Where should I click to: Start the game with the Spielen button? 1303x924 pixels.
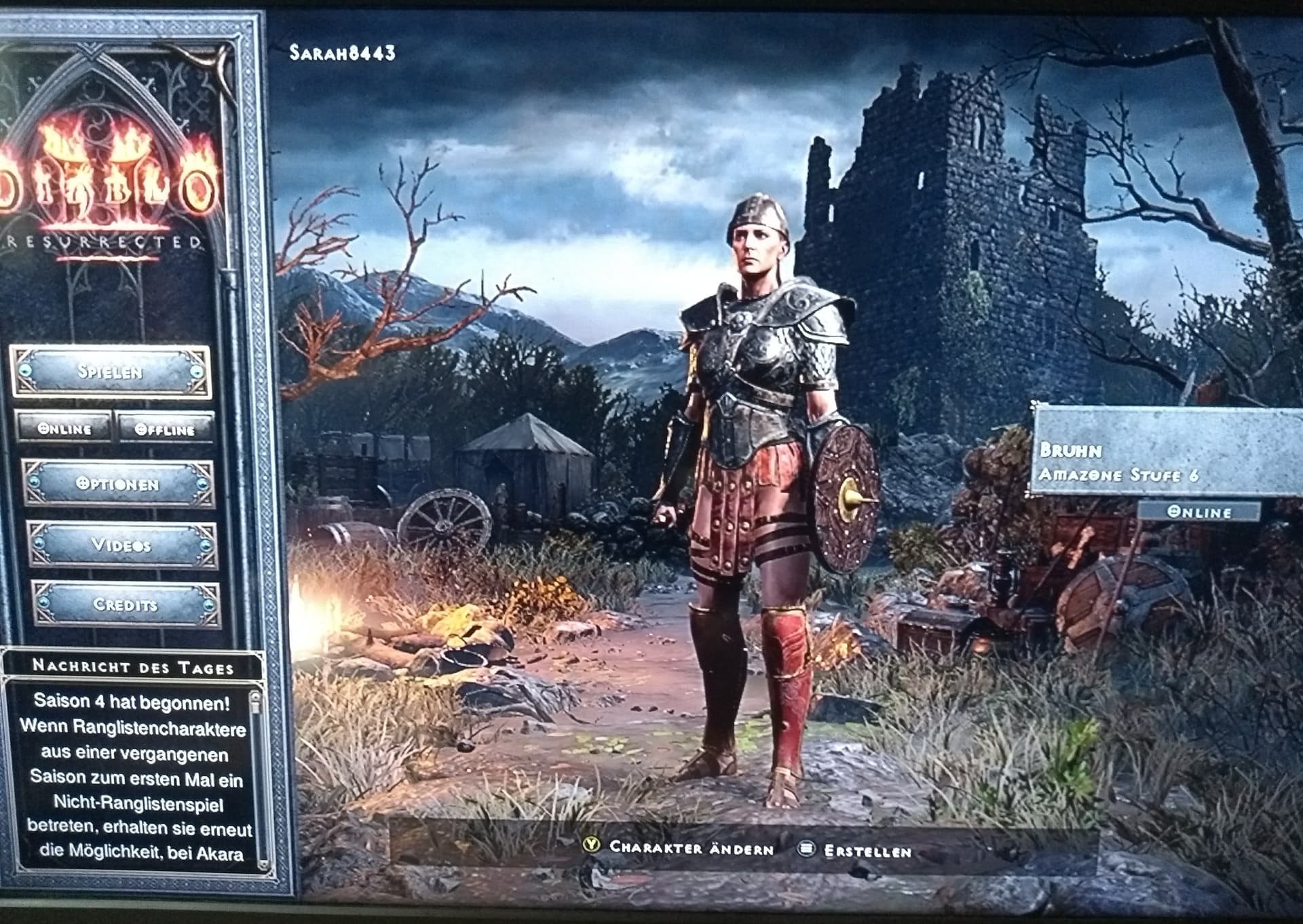(x=110, y=372)
